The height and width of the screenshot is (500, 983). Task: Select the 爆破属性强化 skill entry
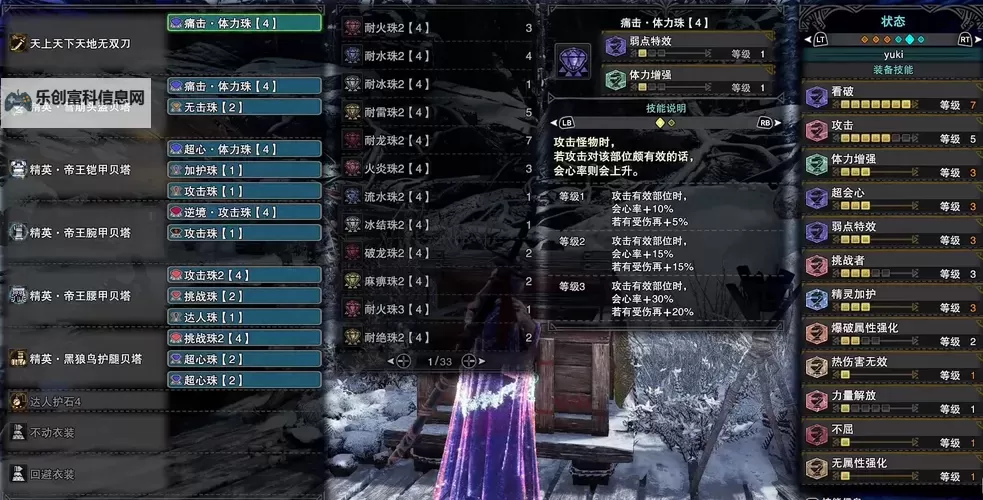pos(892,334)
